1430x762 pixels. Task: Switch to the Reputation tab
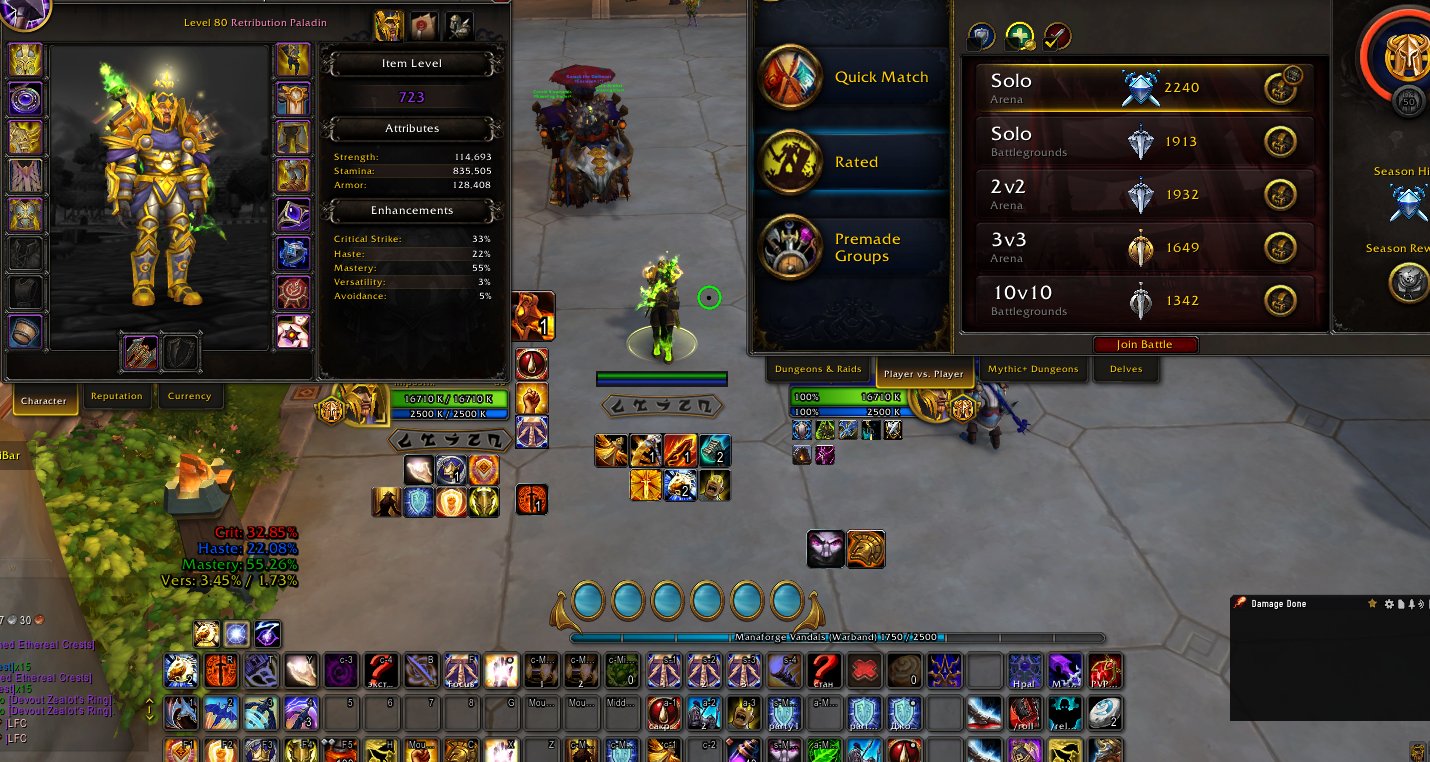[117, 396]
